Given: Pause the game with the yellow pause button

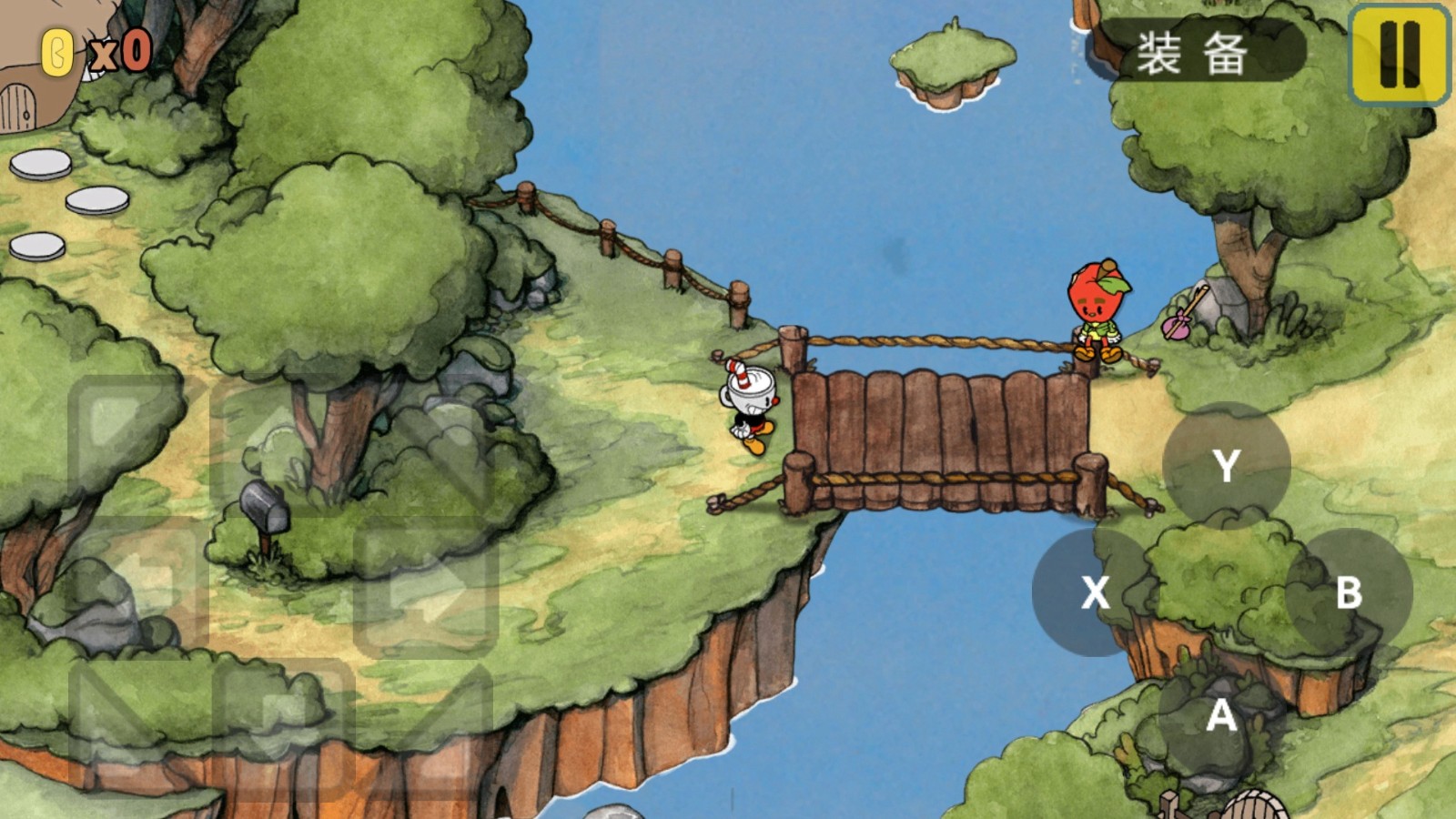Looking at the screenshot, I should click(1399, 53).
